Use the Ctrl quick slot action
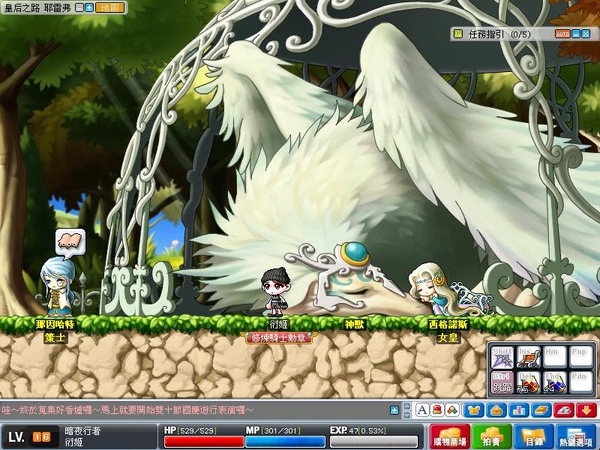Viewport: 600px width, 450px height. click(x=502, y=381)
